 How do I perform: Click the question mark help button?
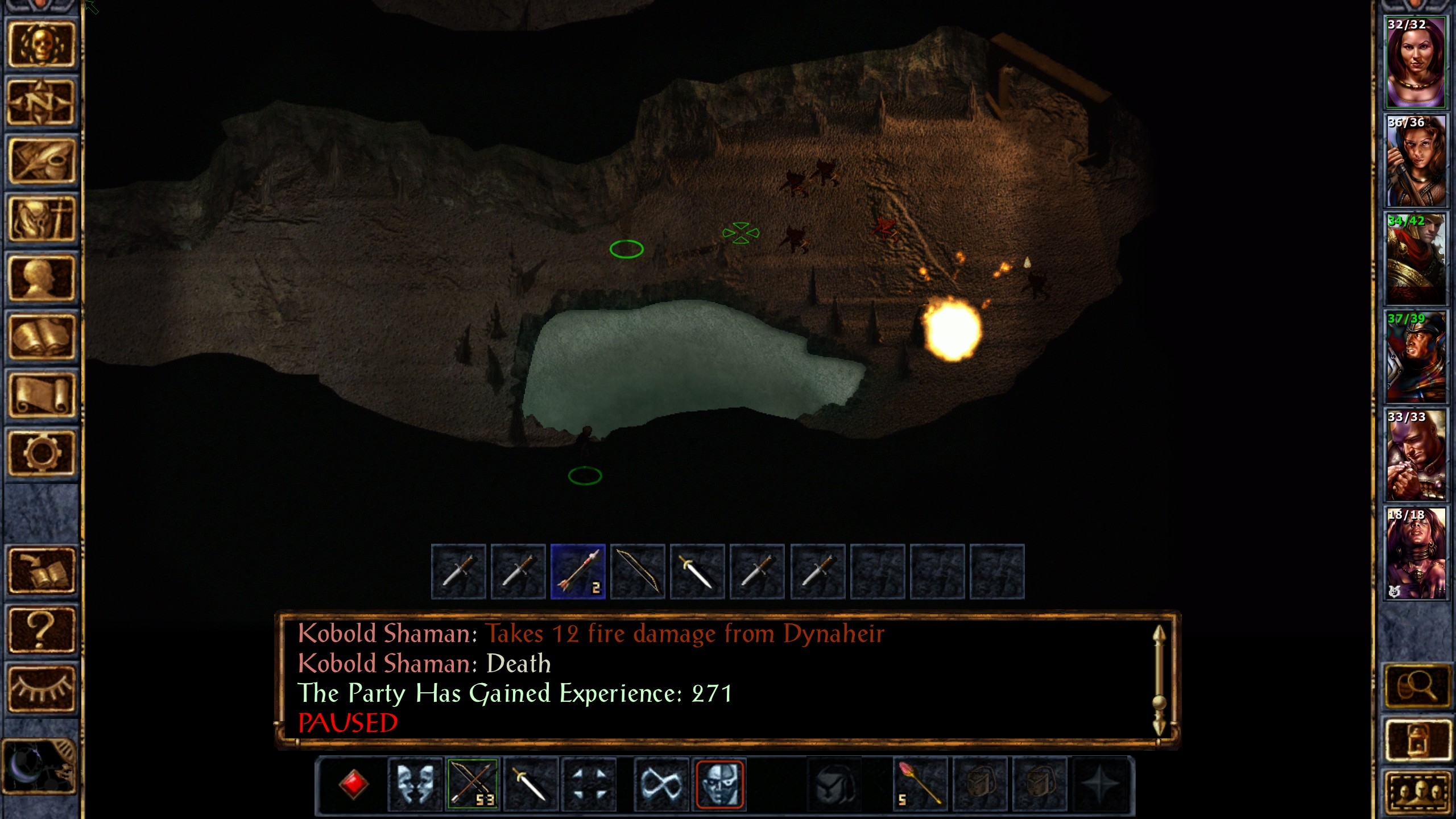tap(41, 629)
